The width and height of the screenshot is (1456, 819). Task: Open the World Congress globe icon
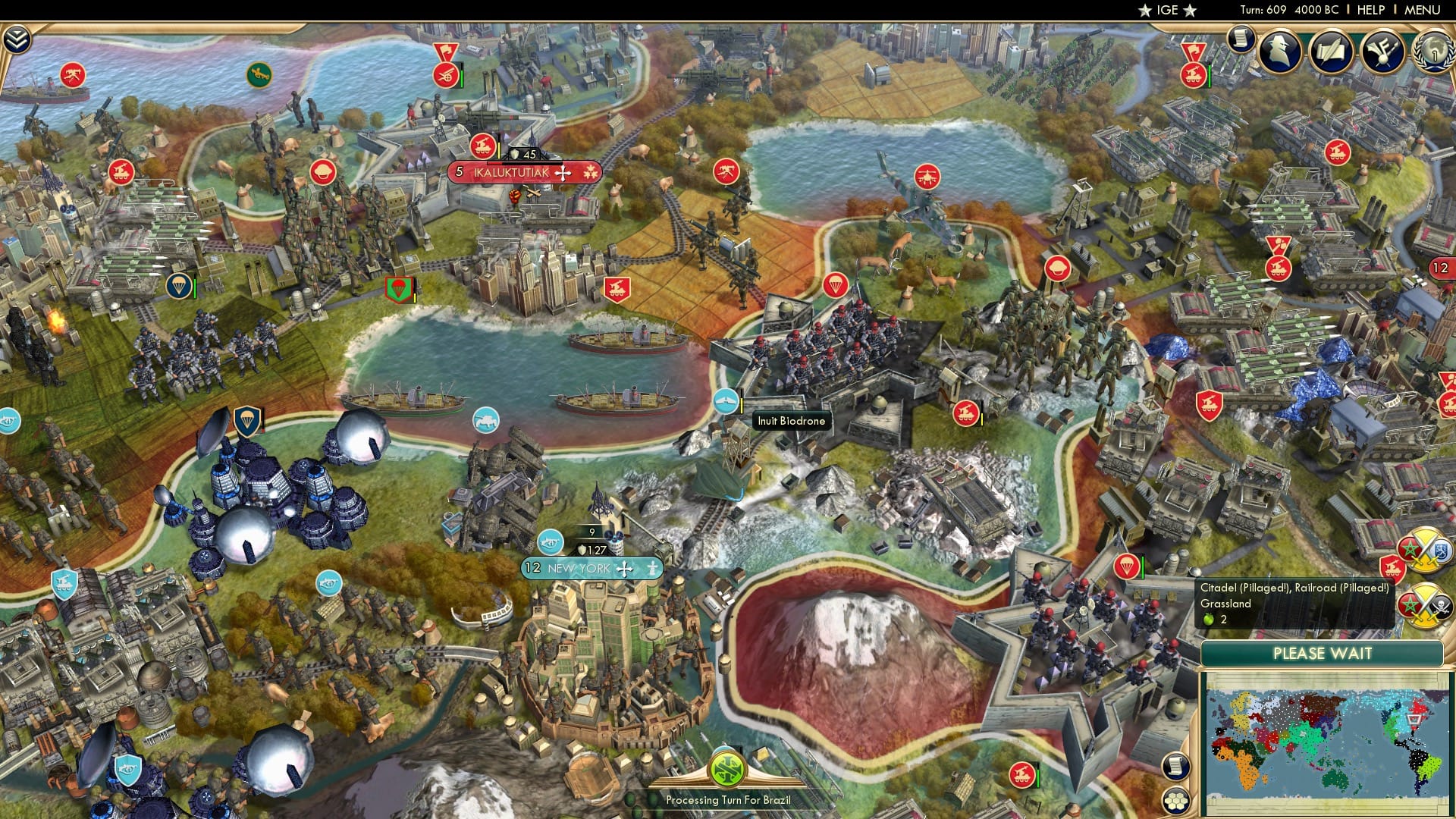1432,53
